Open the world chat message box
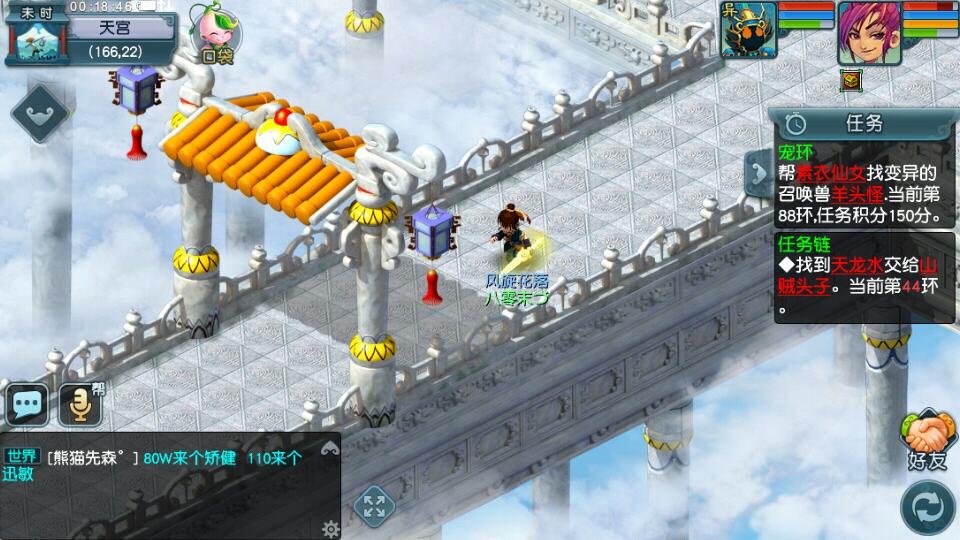 [x=160, y=467]
